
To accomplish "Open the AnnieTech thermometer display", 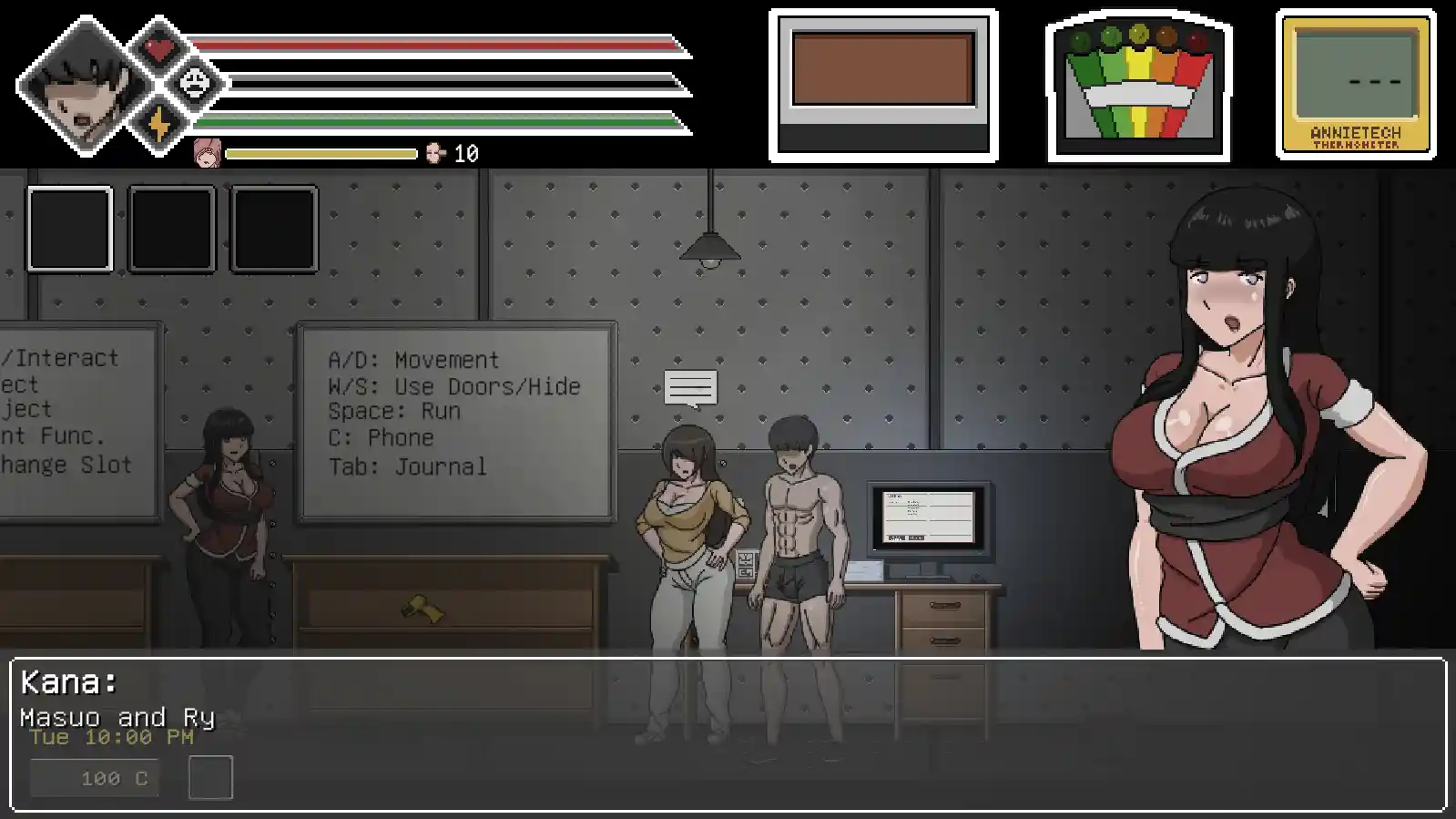I will point(1349,80).
